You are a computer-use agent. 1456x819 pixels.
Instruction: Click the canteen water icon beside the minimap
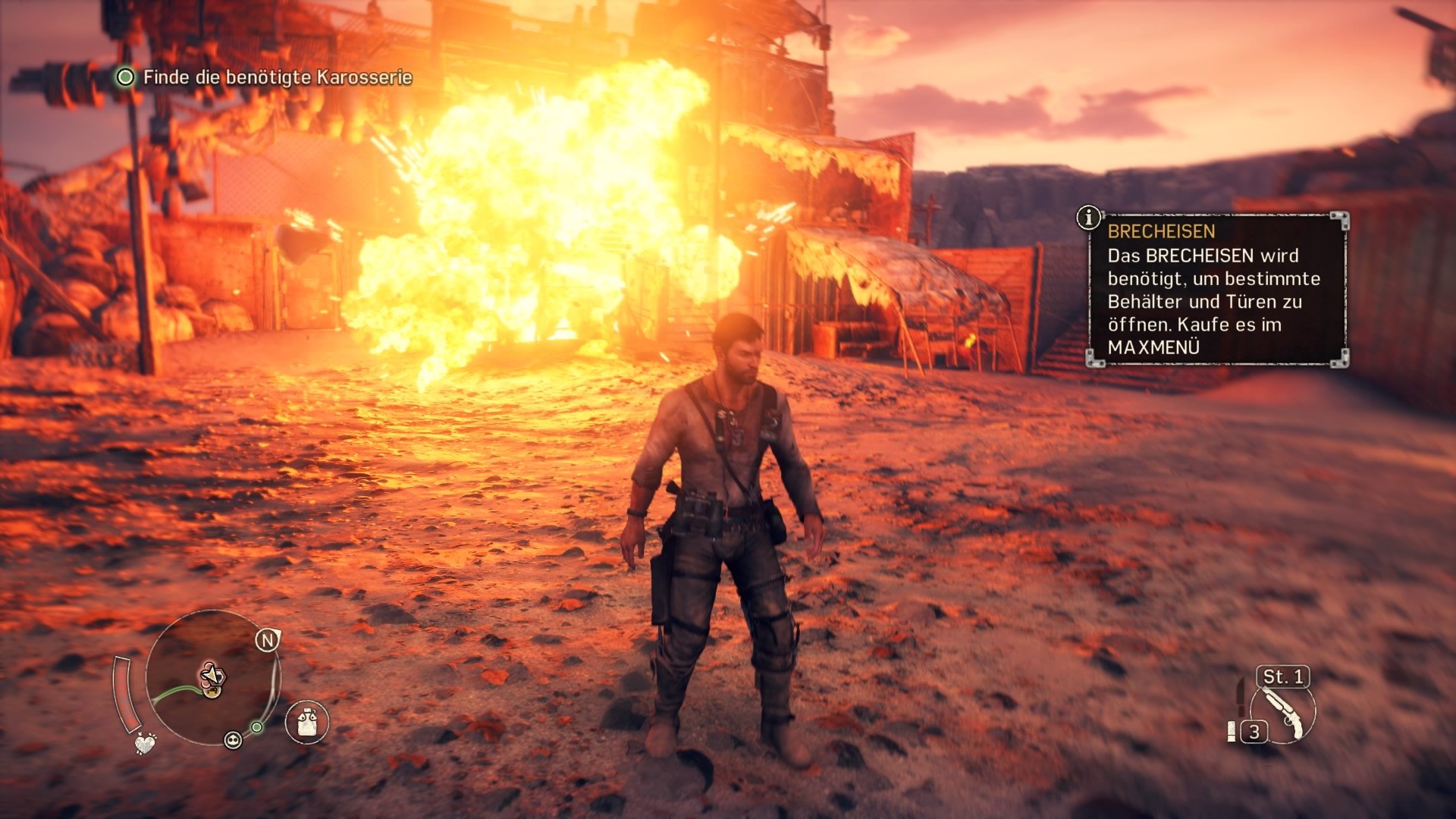[306, 722]
